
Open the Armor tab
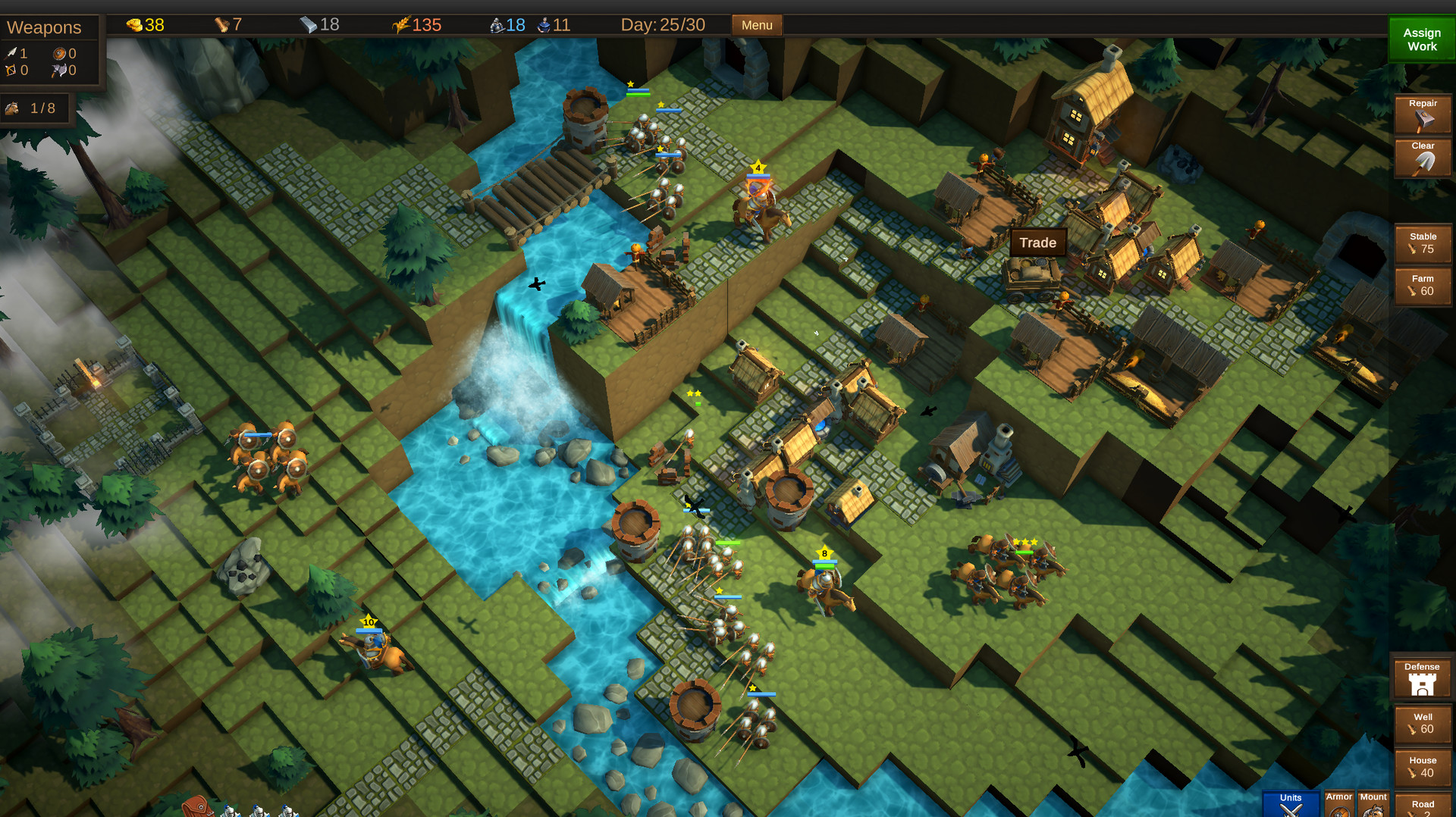[1338, 804]
